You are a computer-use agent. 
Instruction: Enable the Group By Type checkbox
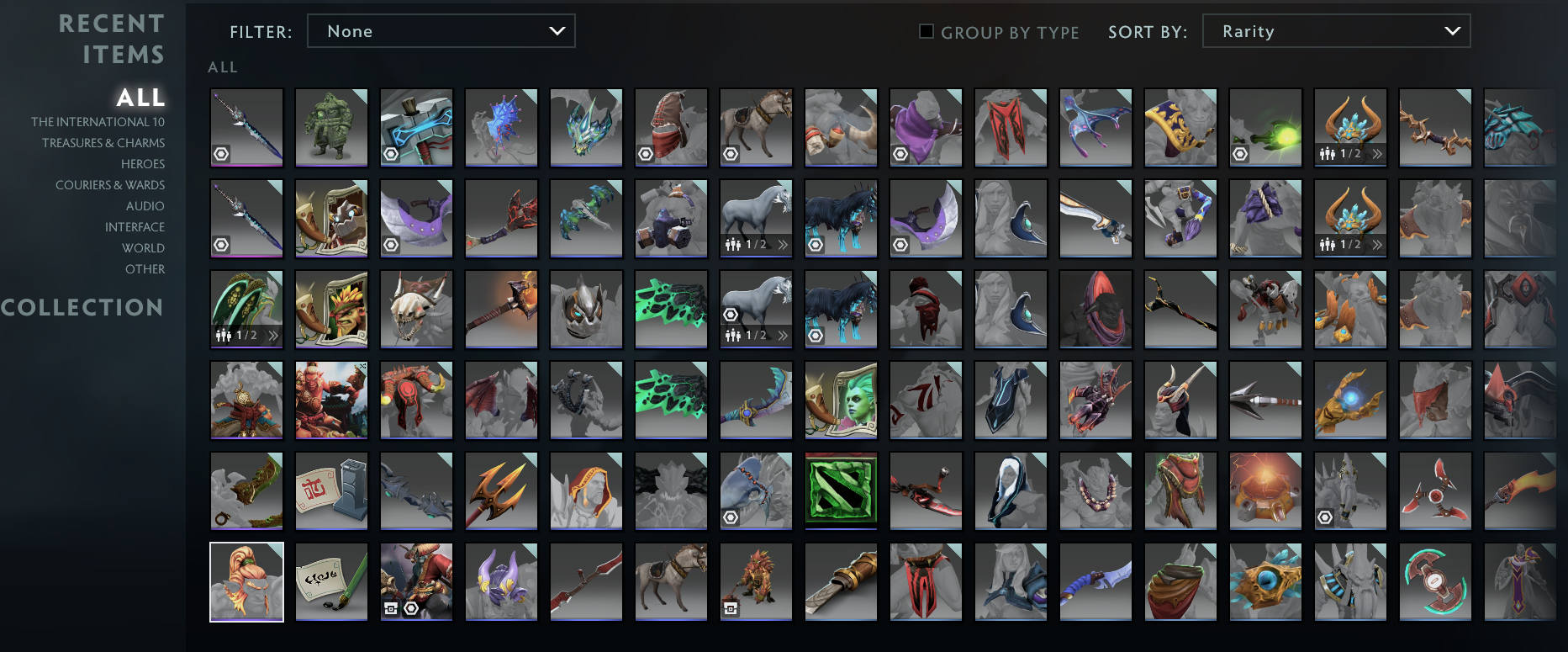pyautogui.click(x=926, y=30)
